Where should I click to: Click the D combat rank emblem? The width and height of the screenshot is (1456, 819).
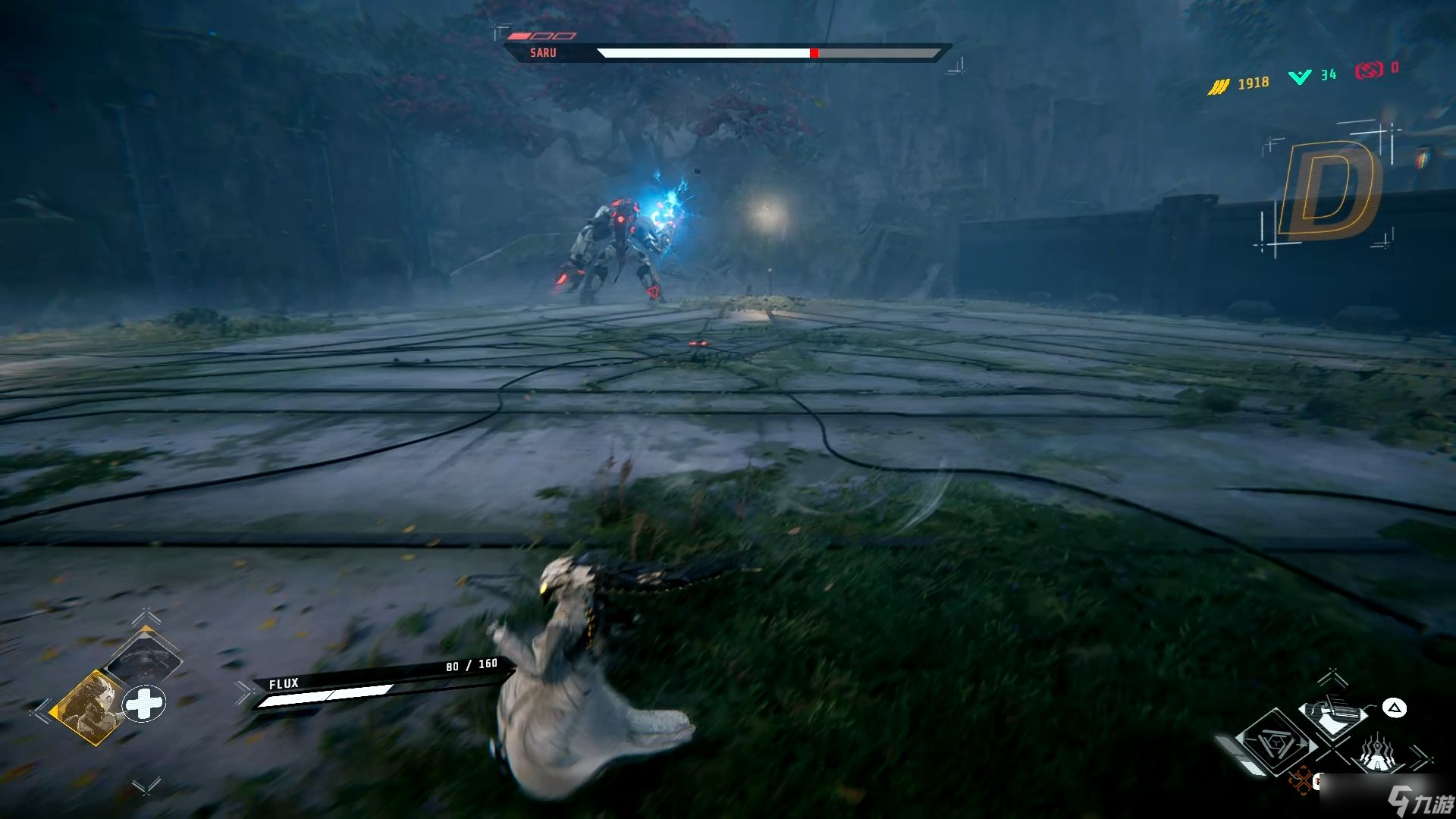(x=1327, y=190)
